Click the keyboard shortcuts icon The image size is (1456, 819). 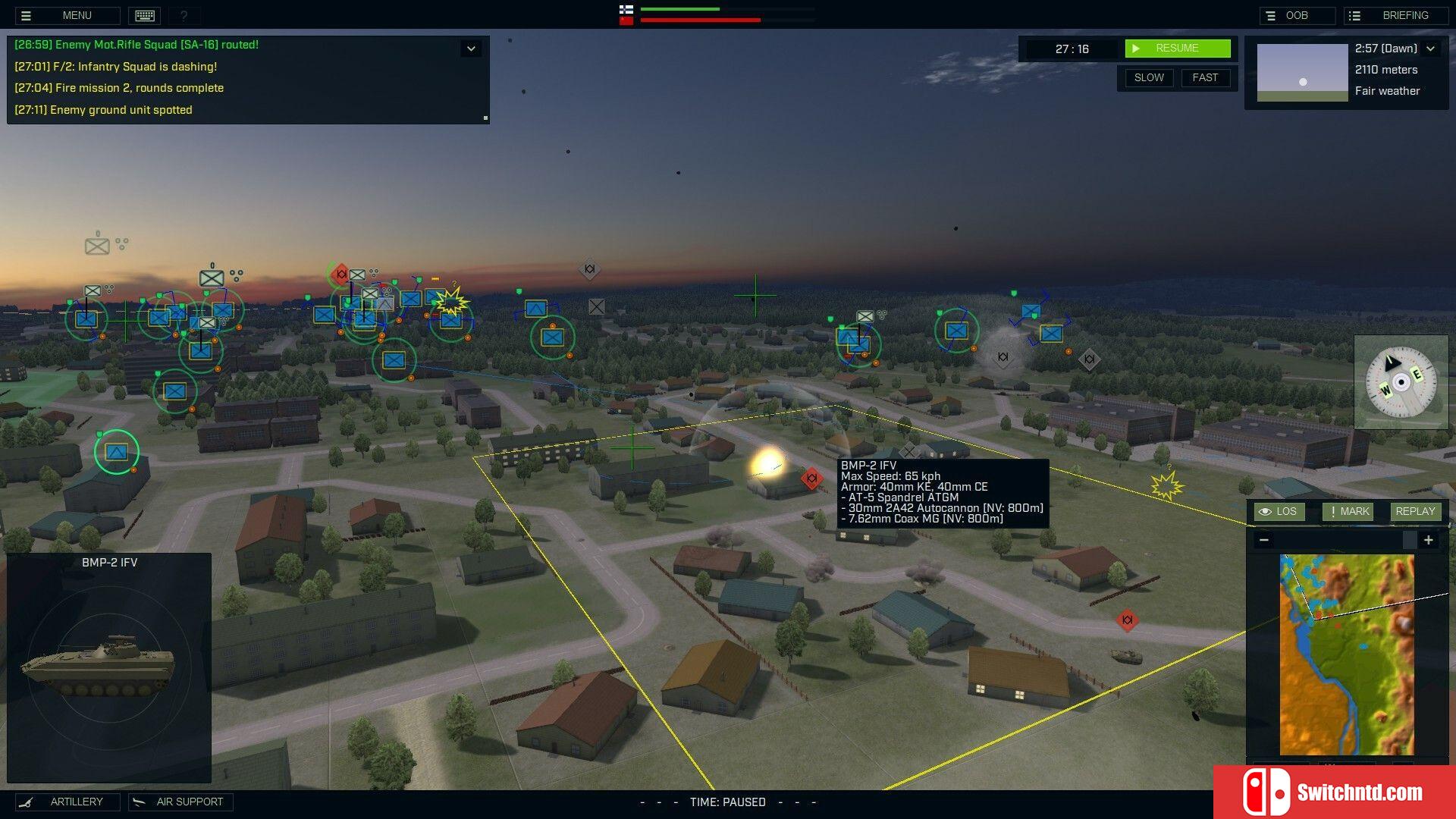145,15
